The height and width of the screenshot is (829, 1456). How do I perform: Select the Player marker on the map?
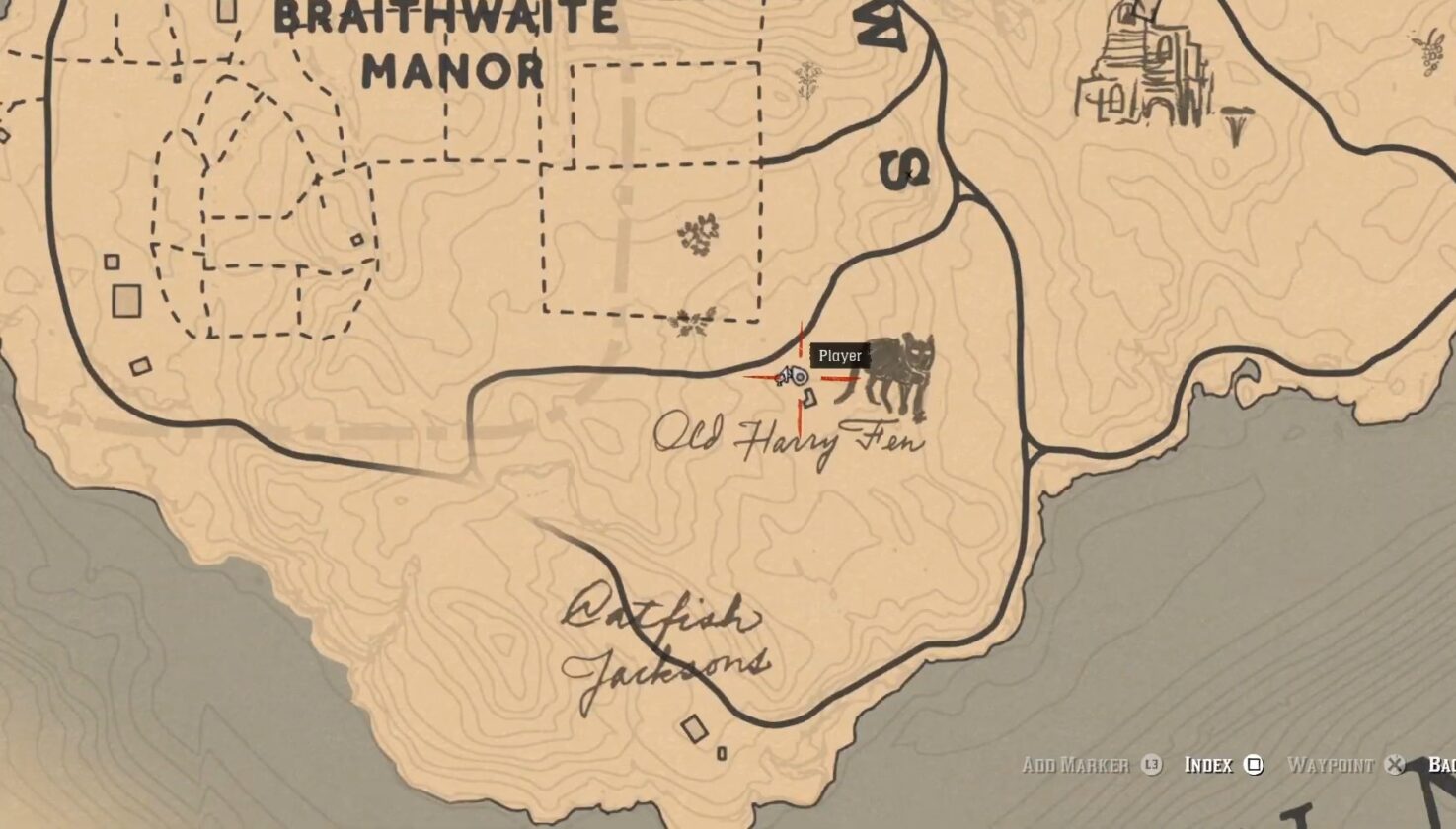click(x=792, y=376)
